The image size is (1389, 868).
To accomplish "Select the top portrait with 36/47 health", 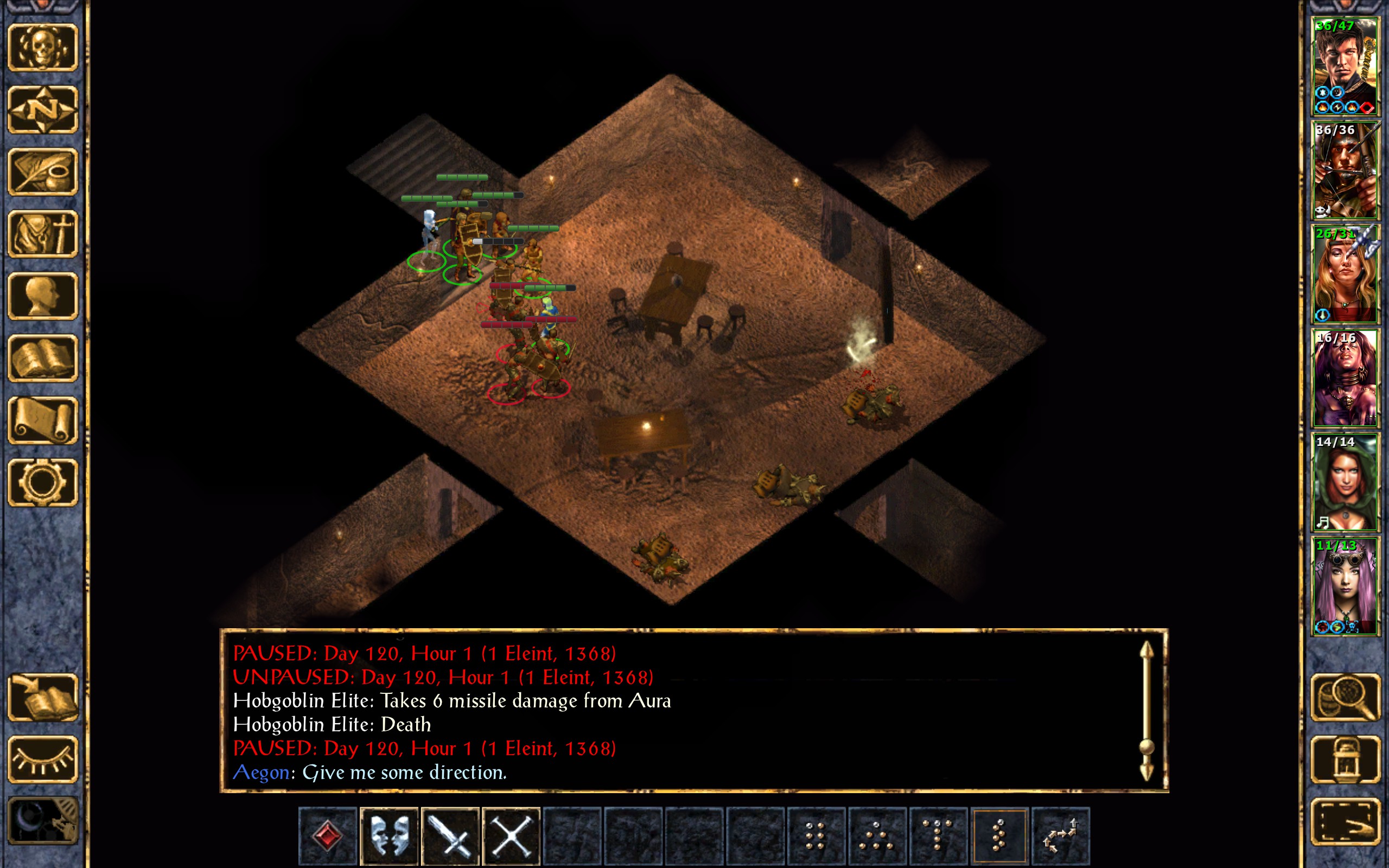I will [x=1345, y=67].
